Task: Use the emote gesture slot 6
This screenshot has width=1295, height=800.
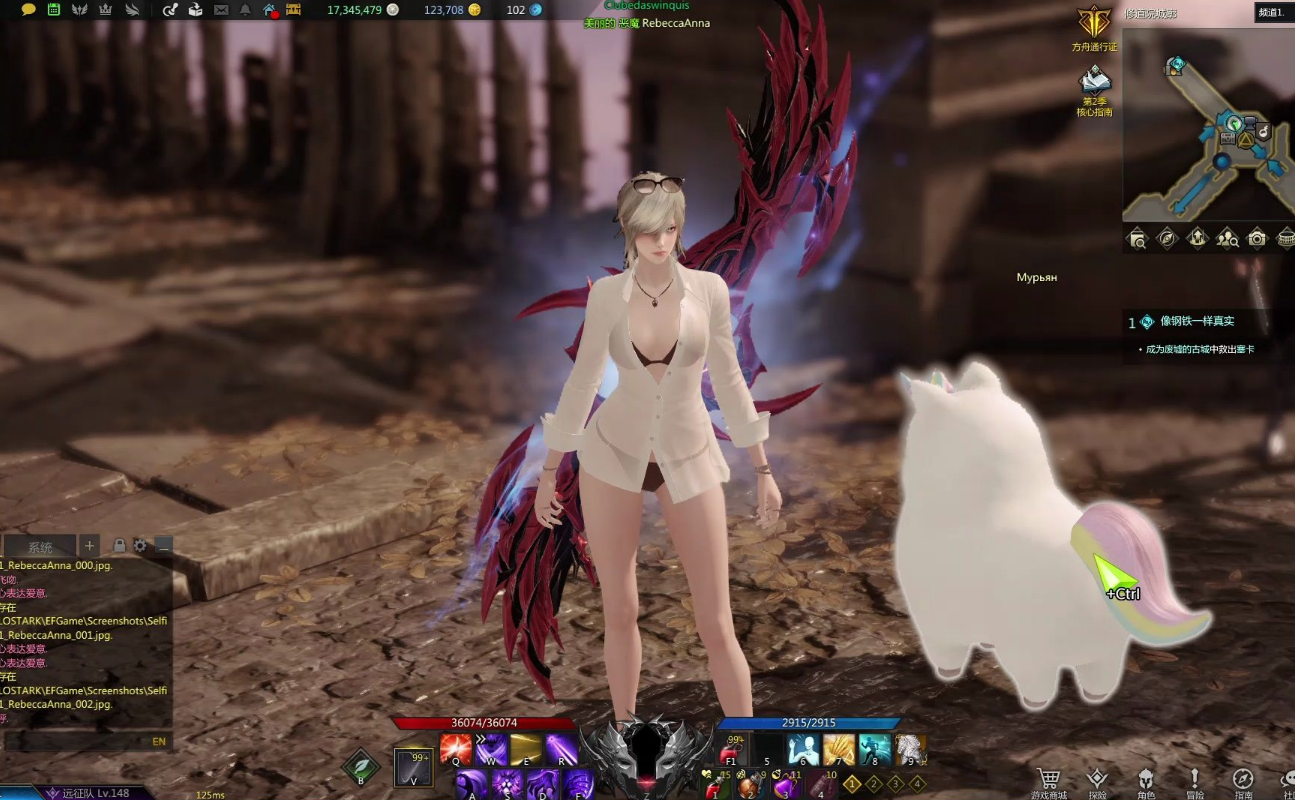Action: (802, 749)
